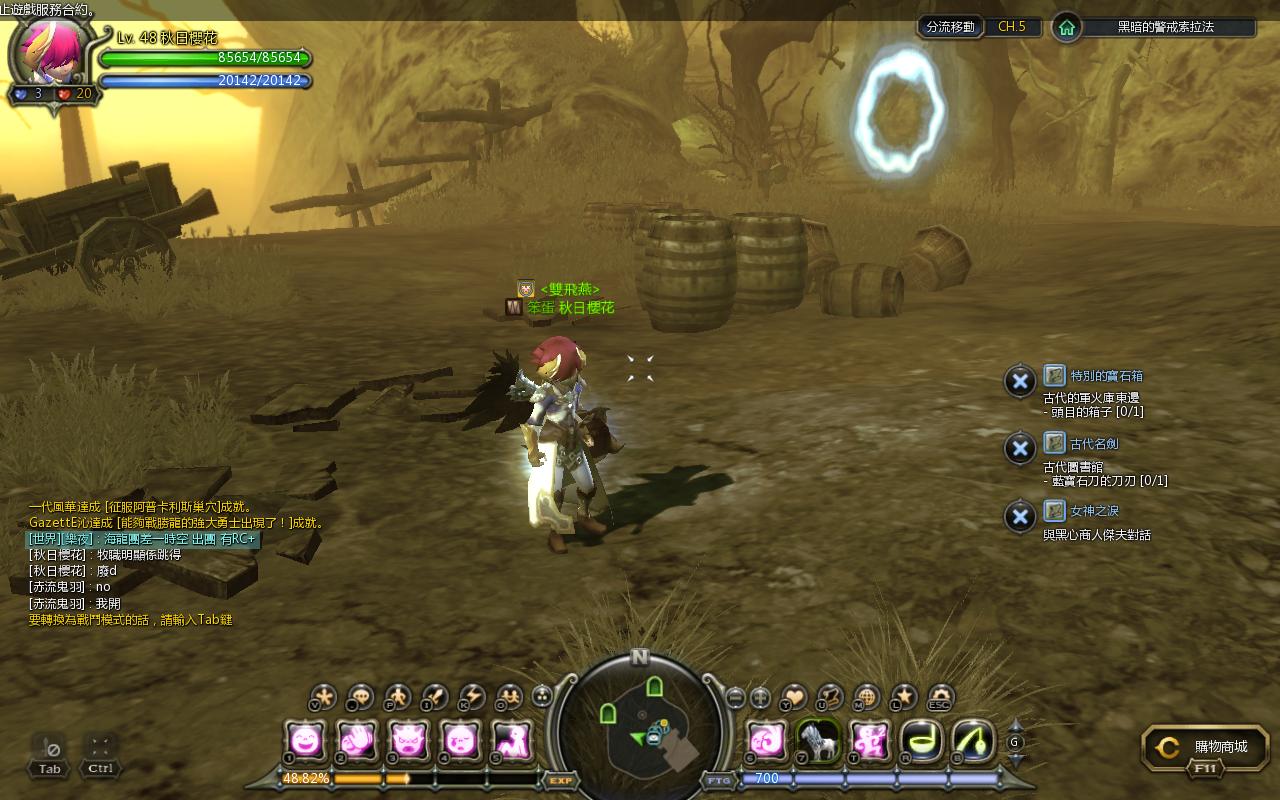Open the star icon menu button
The image size is (1280, 800).
pyautogui.click(x=904, y=696)
